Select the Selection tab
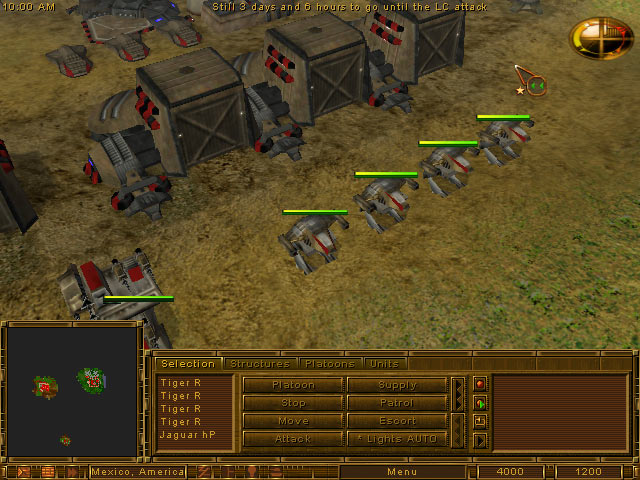 188,364
